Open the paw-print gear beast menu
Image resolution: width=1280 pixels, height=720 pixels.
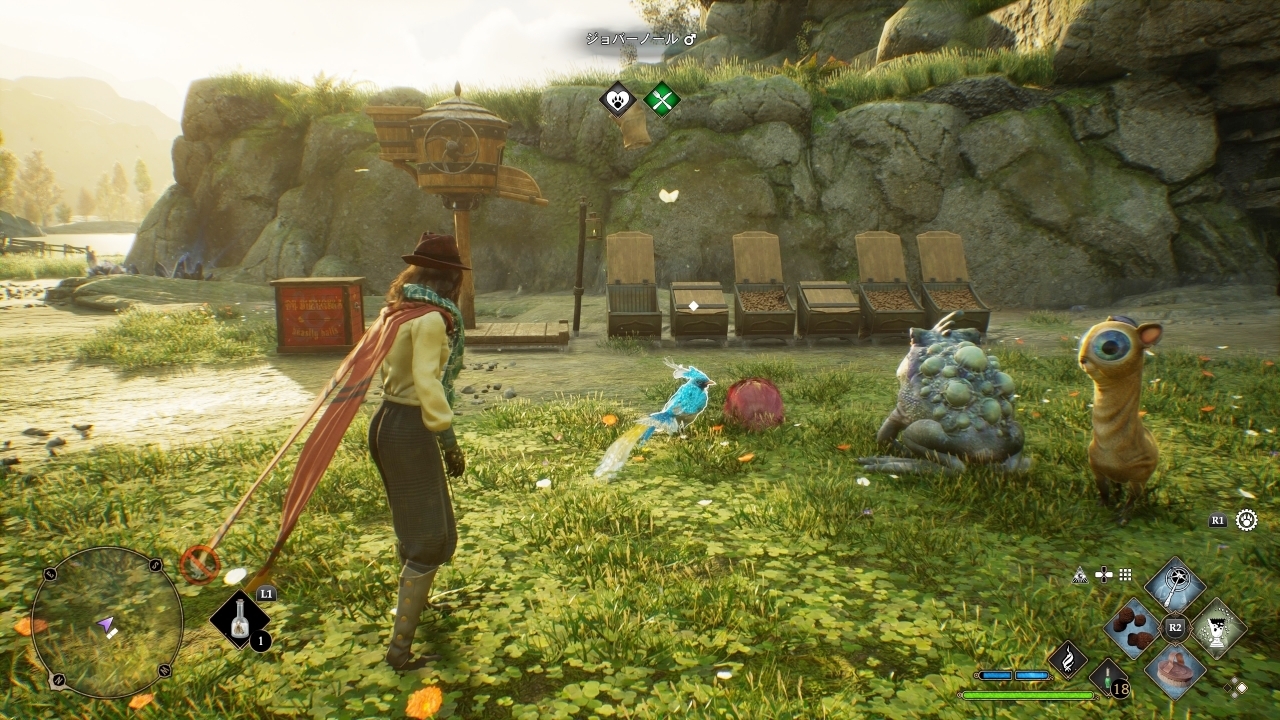(x=1246, y=520)
